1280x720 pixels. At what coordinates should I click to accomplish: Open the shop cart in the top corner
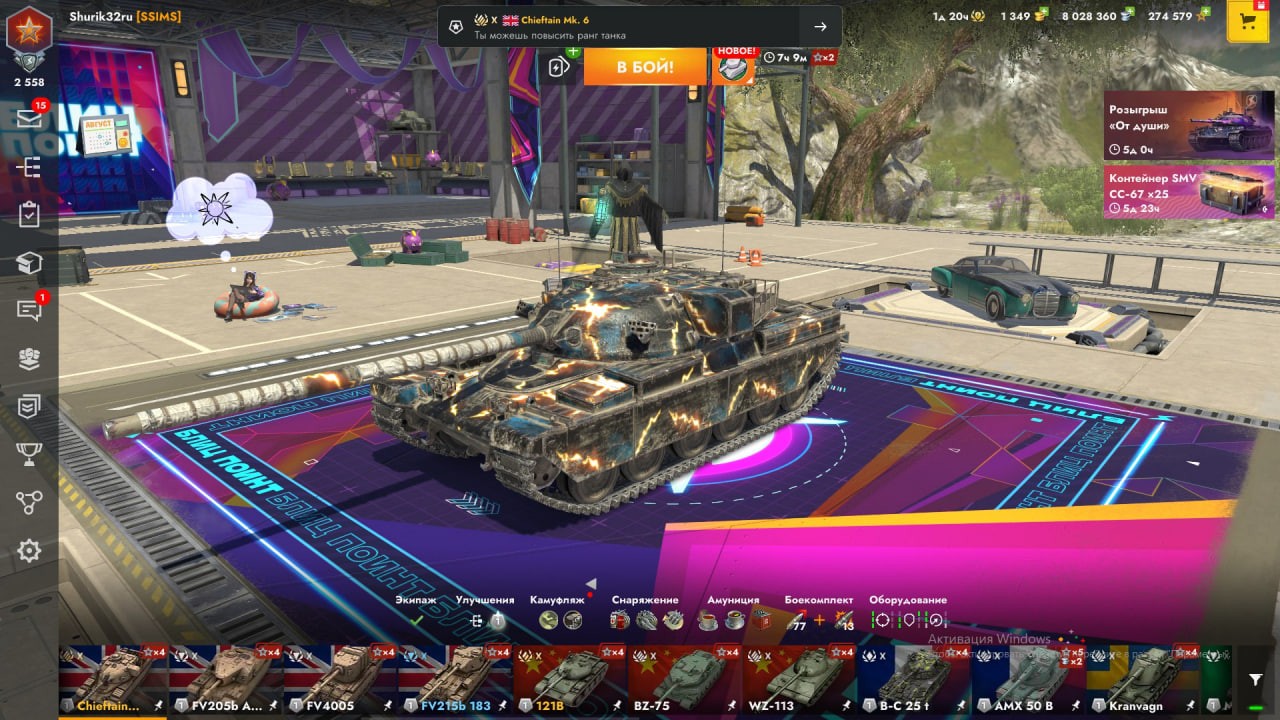[x=1247, y=22]
